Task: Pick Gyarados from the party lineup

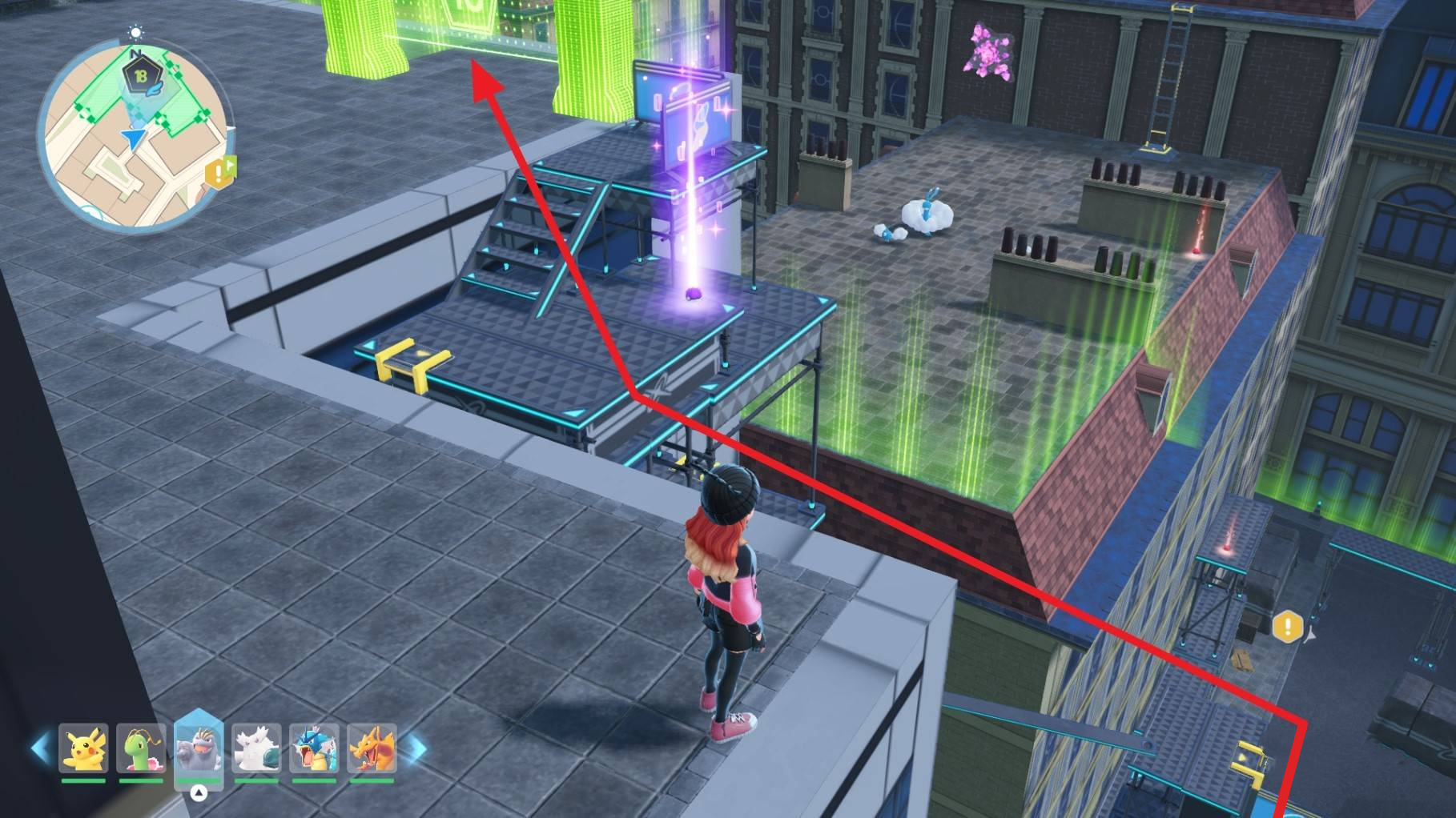Action: click(x=314, y=749)
